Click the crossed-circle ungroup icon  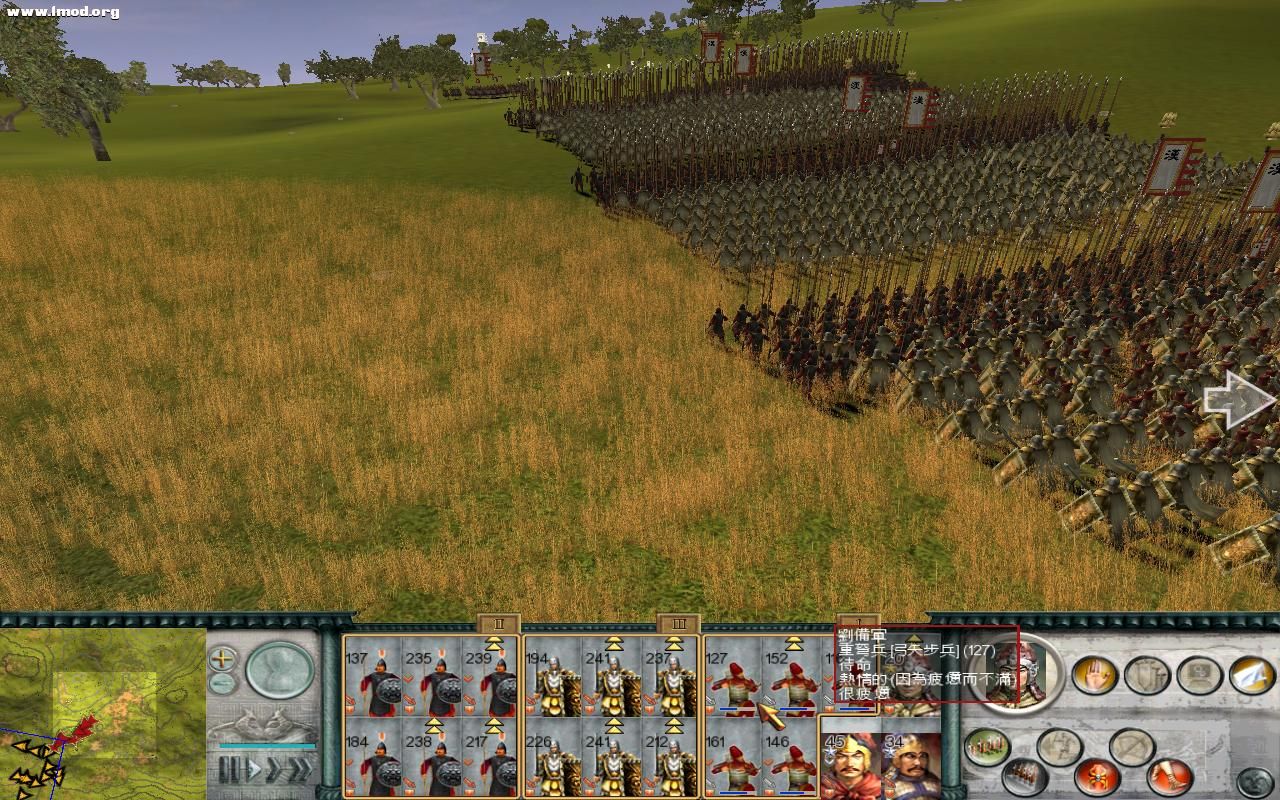[x=1131, y=746]
